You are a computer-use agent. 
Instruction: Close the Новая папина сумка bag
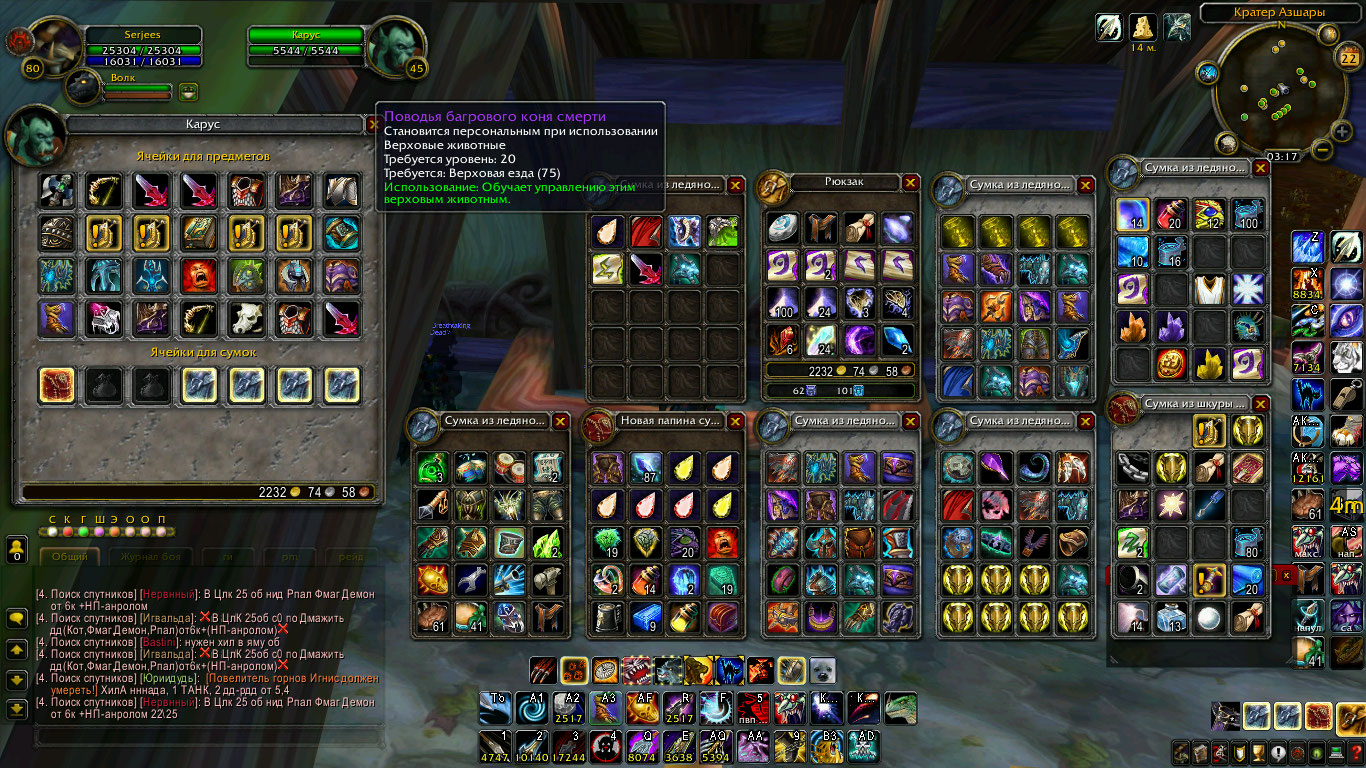[735, 421]
